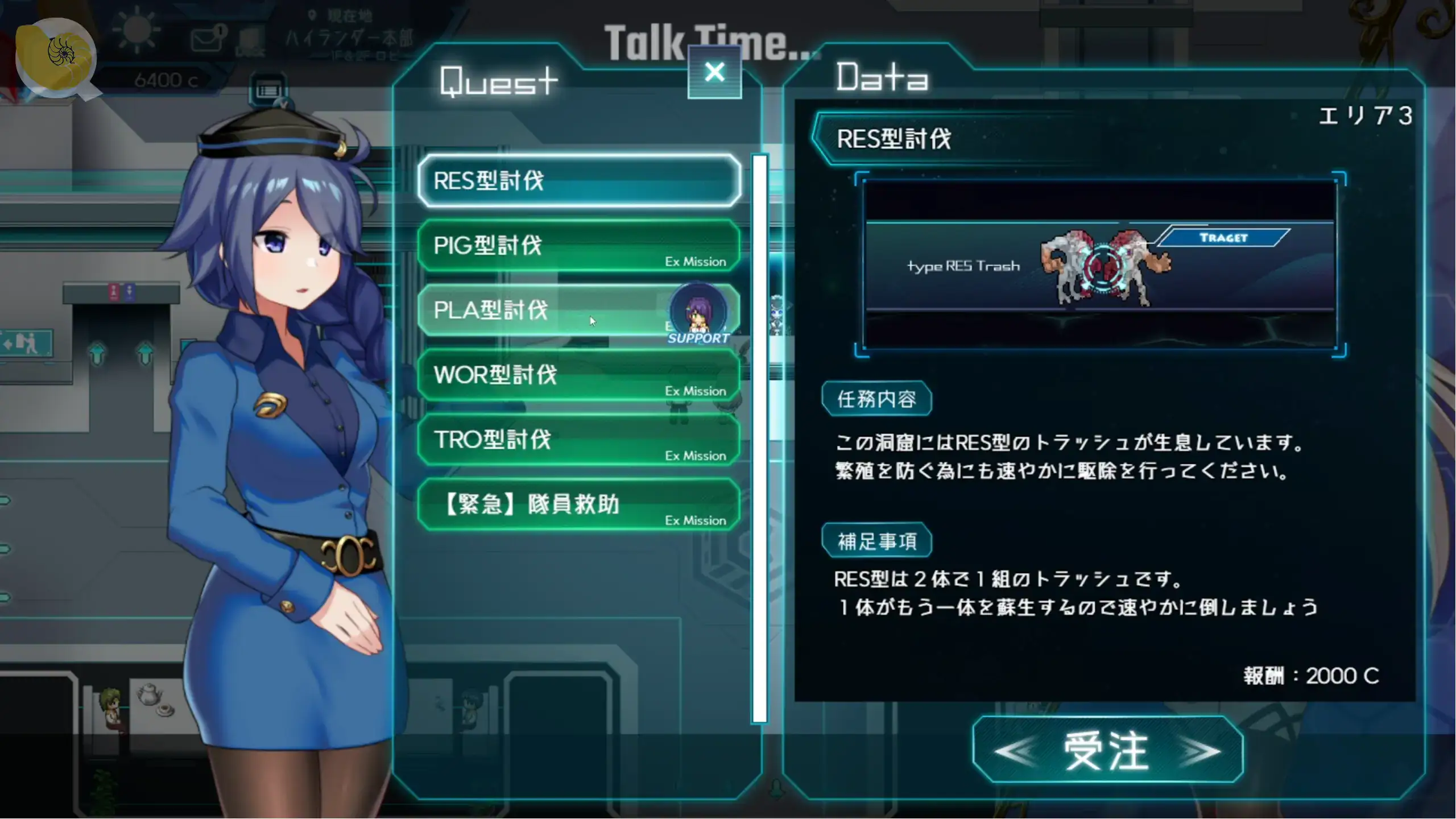Image resolution: width=1456 pixels, height=819 pixels.
Task: View the type RES Trash target image
Action: 1100,265
